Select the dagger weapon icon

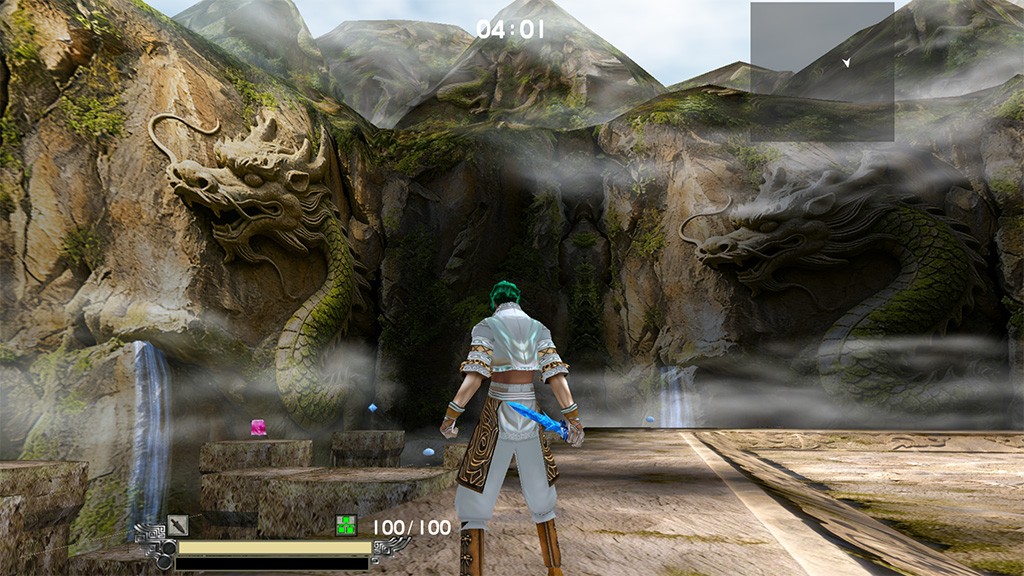tap(178, 524)
